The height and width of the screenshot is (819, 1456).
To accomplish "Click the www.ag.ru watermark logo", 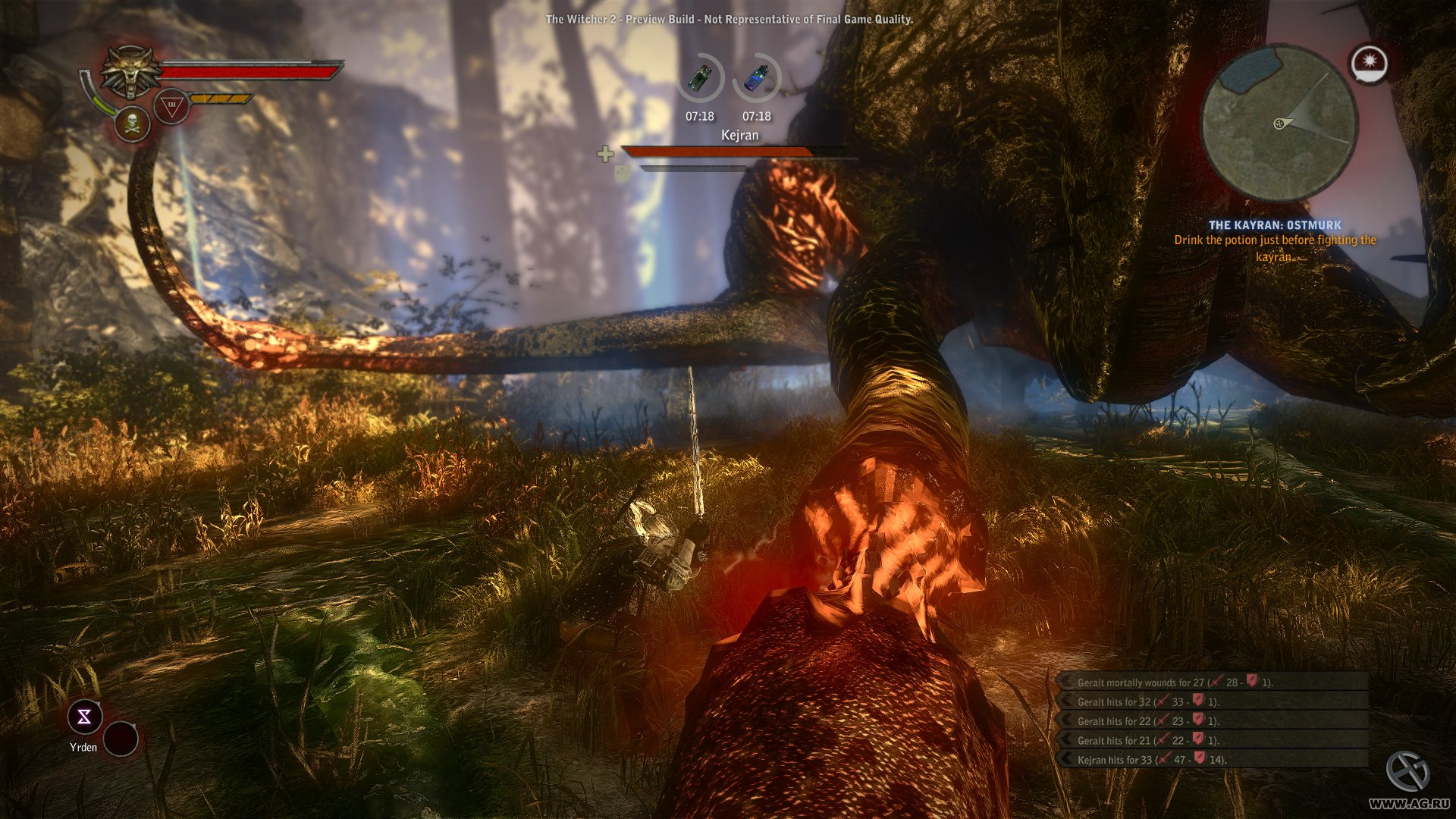I will [x=1409, y=780].
